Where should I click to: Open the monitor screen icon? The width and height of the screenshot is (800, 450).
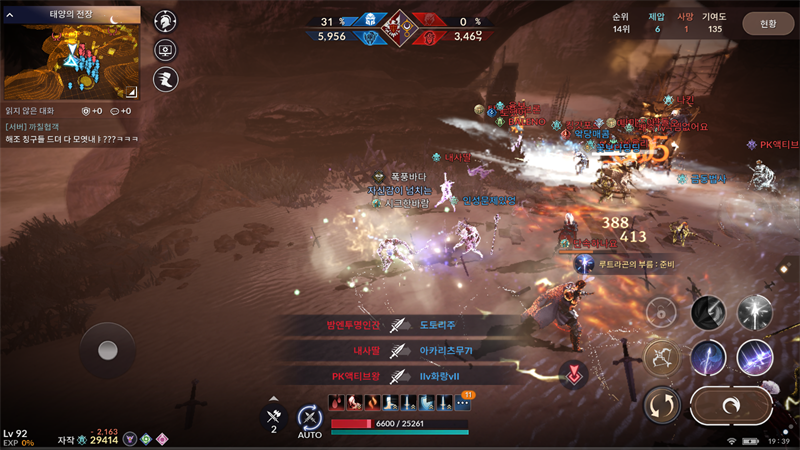pos(165,50)
